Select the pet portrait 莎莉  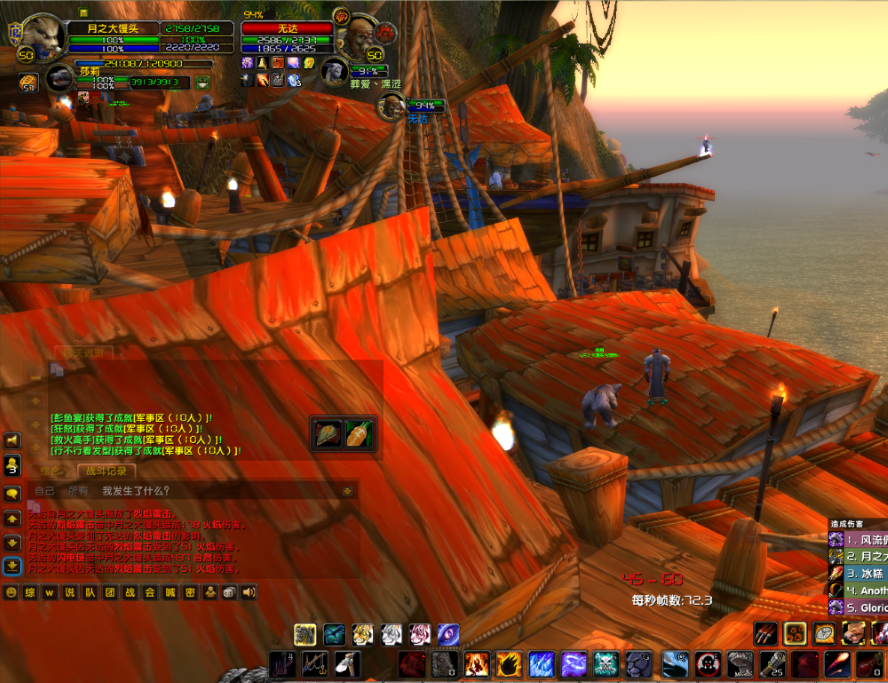tap(59, 77)
